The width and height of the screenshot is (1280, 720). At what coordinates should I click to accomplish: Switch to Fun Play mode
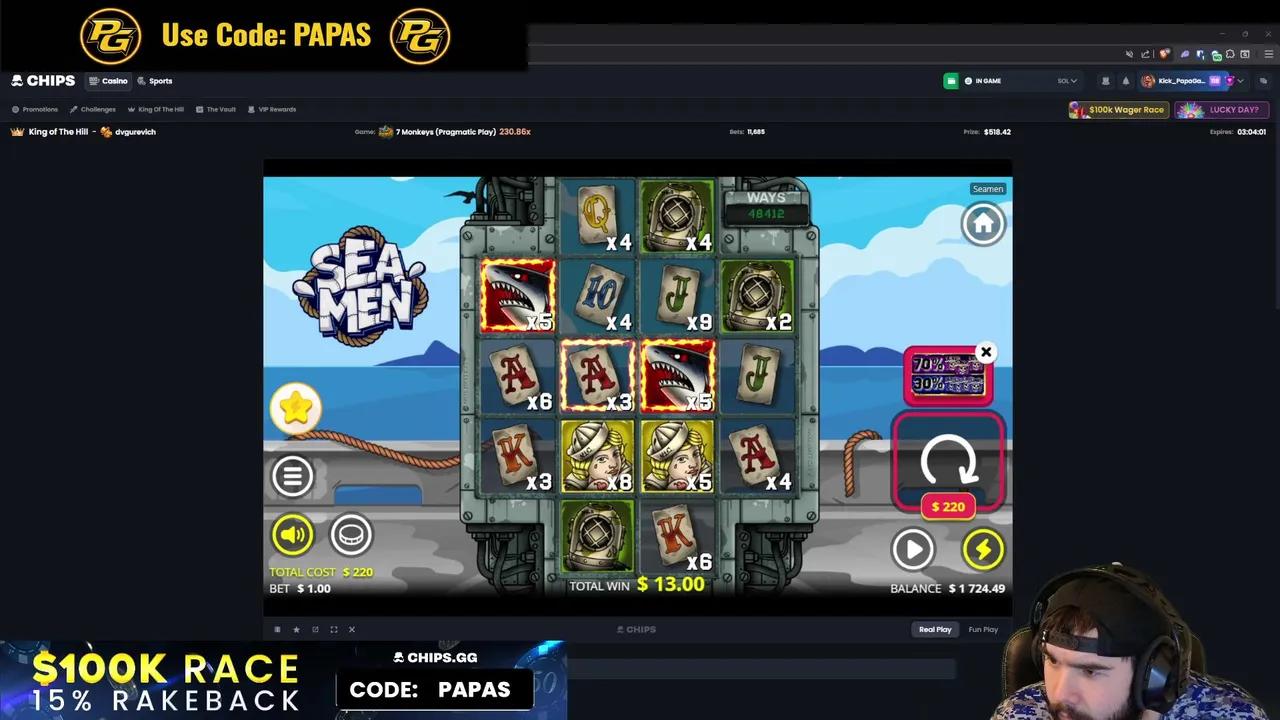tap(982, 629)
